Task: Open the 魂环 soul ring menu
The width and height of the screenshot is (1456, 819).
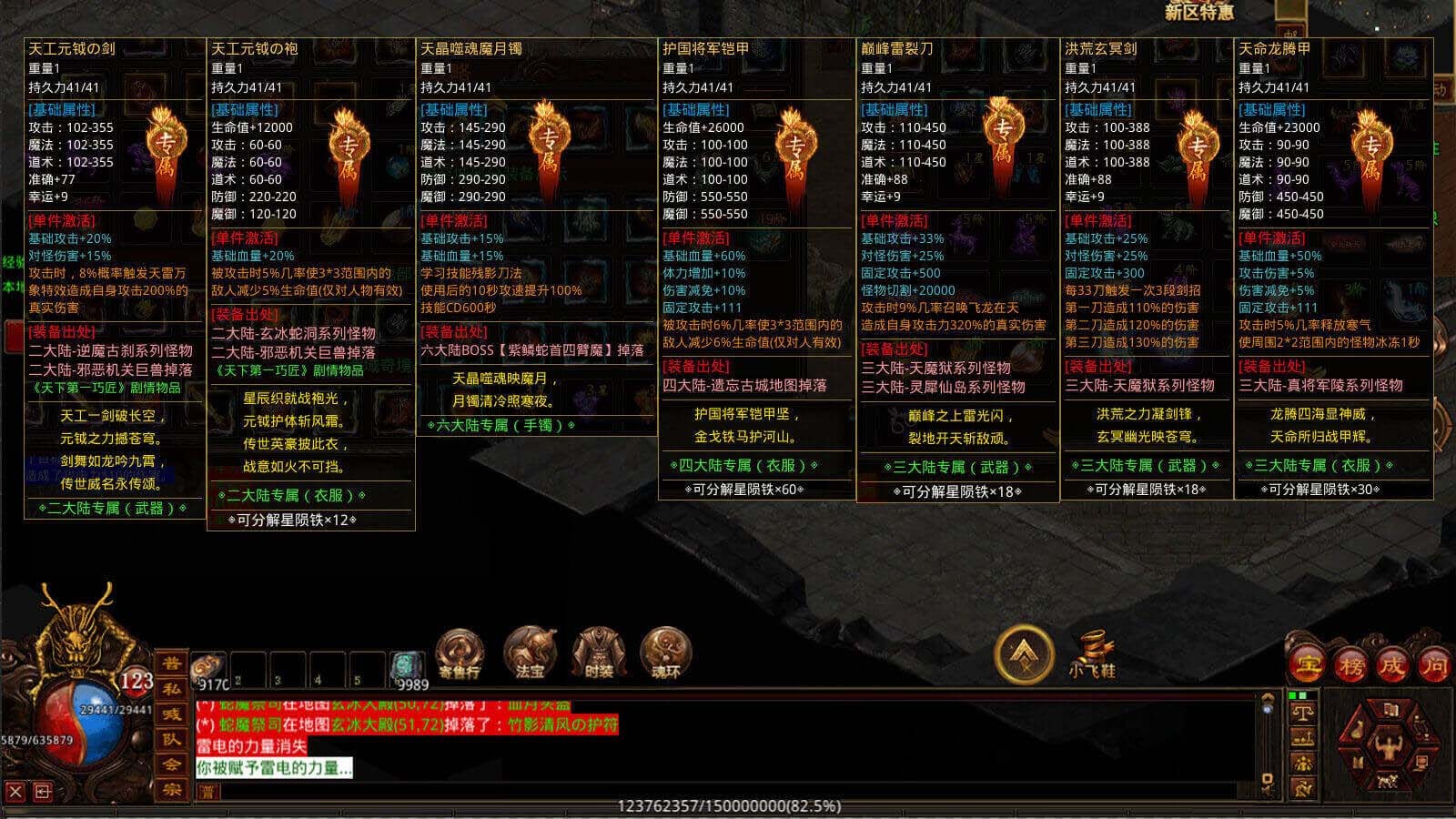Action: tap(666, 653)
